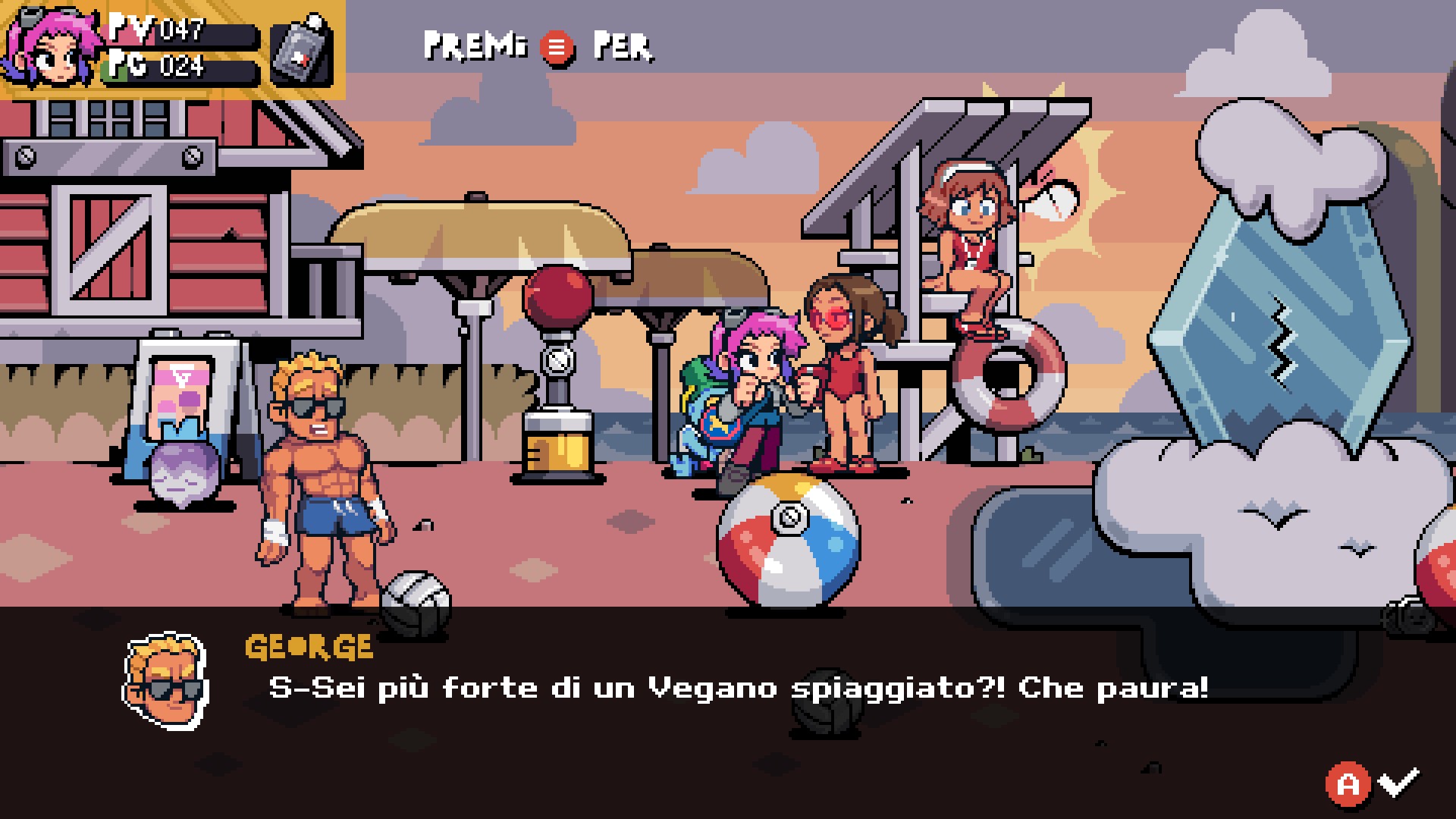Advance dialogue via the white checkmark

(1398, 782)
